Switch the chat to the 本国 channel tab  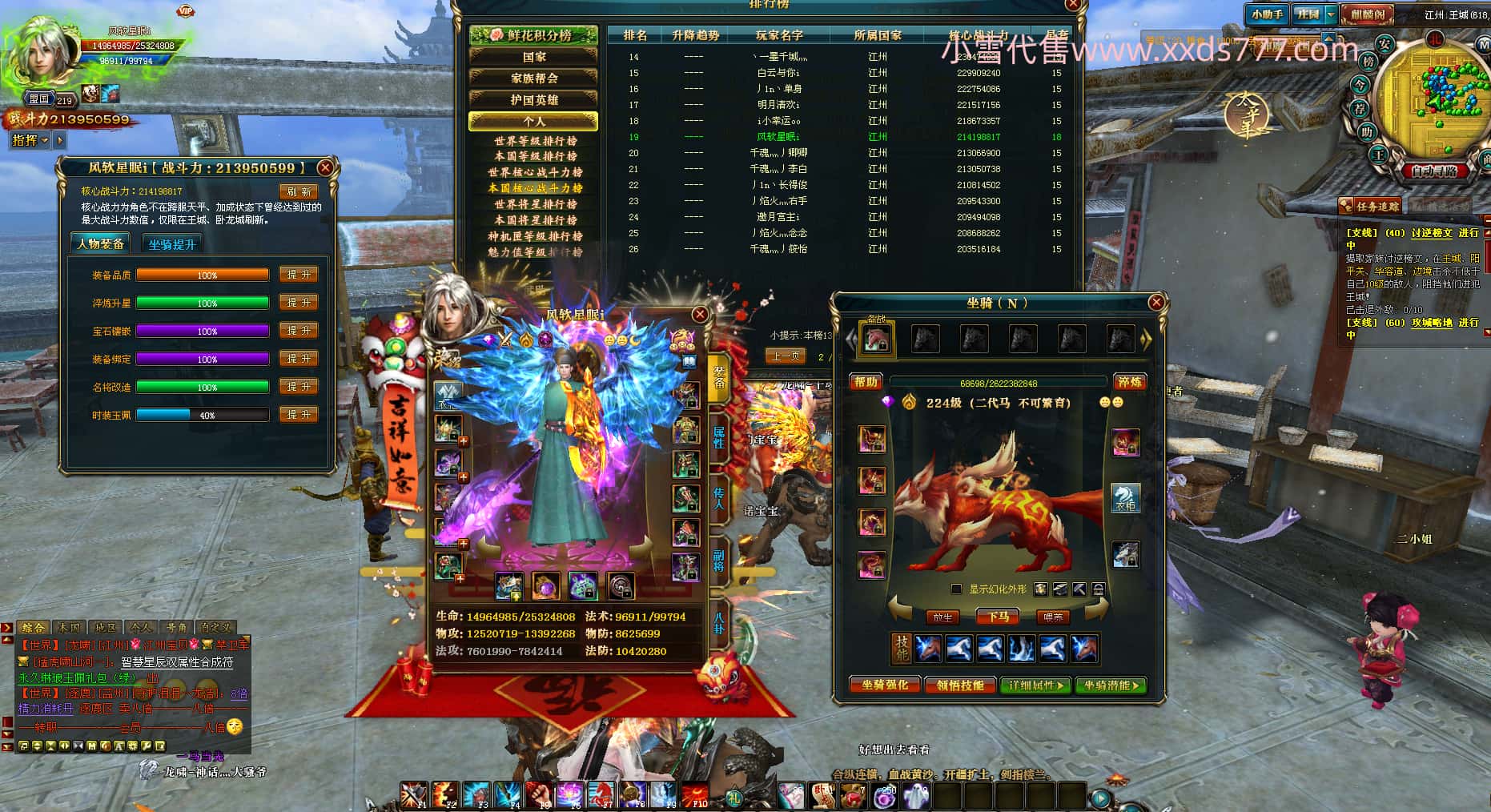(x=69, y=628)
